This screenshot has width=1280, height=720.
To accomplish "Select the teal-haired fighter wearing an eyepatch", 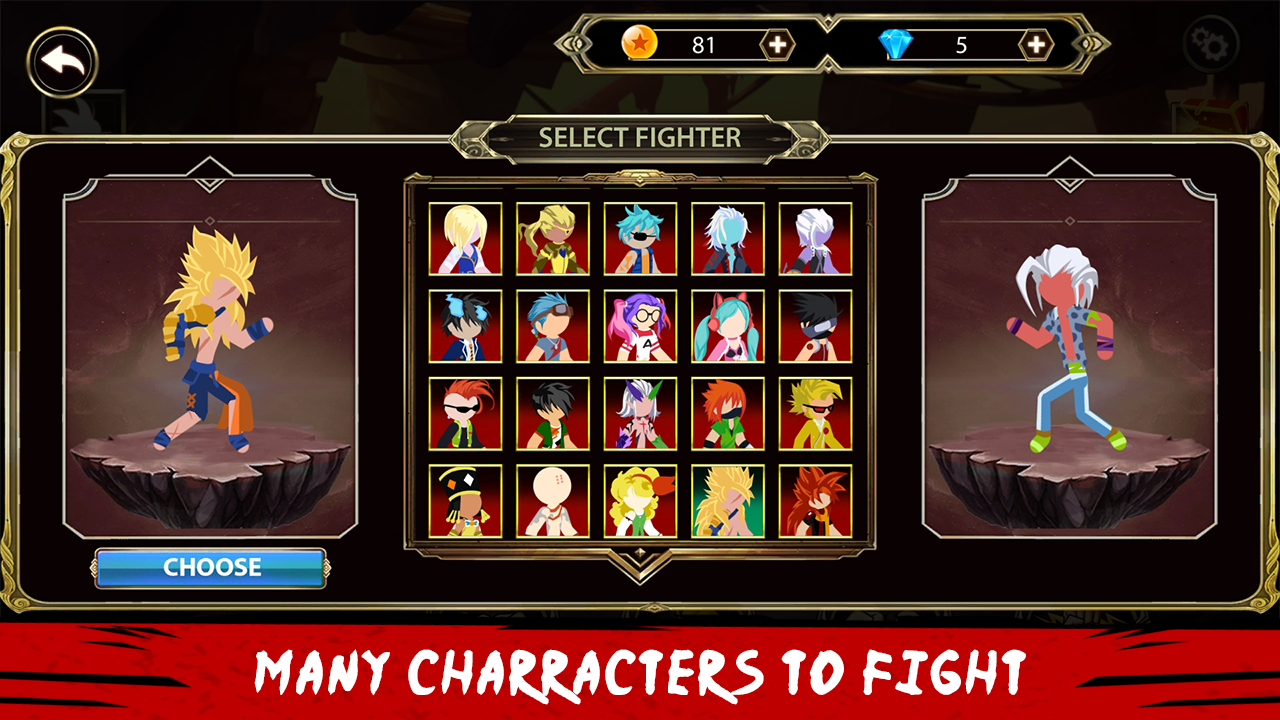I will coord(641,238).
